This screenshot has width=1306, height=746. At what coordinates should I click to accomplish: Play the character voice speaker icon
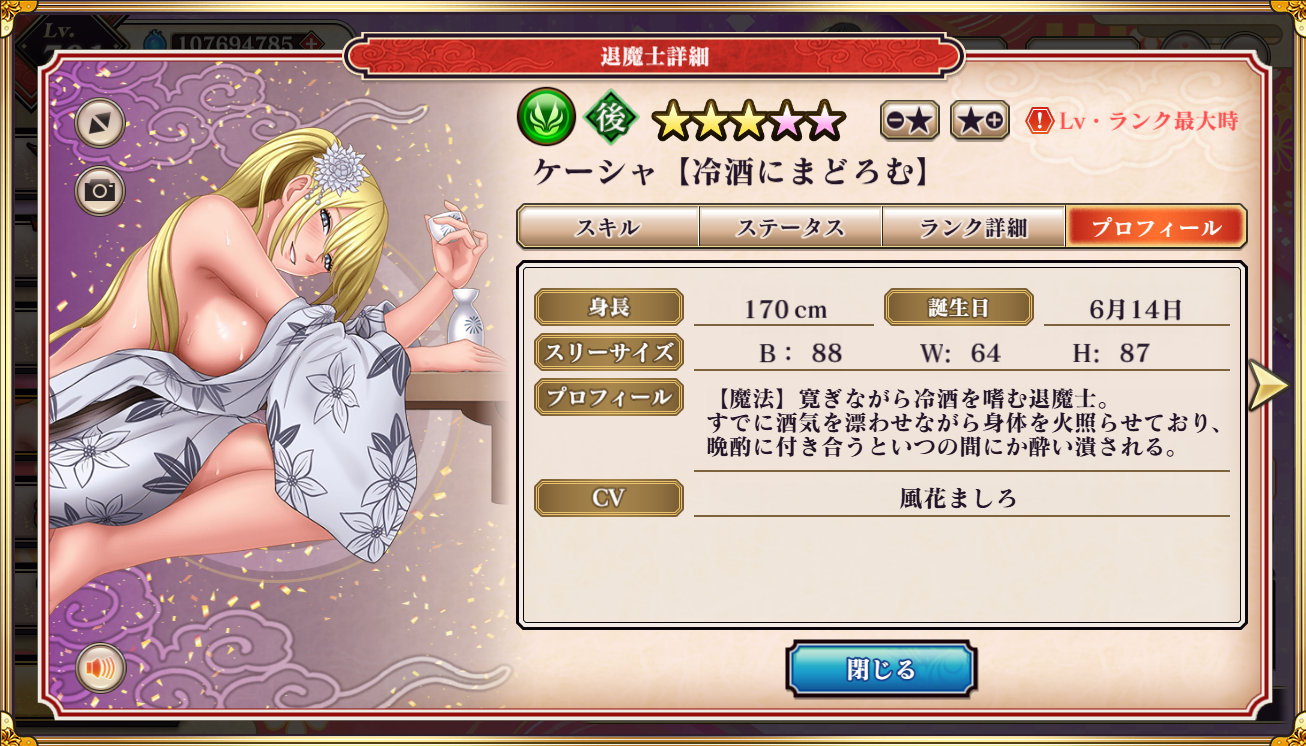pos(100,668)
